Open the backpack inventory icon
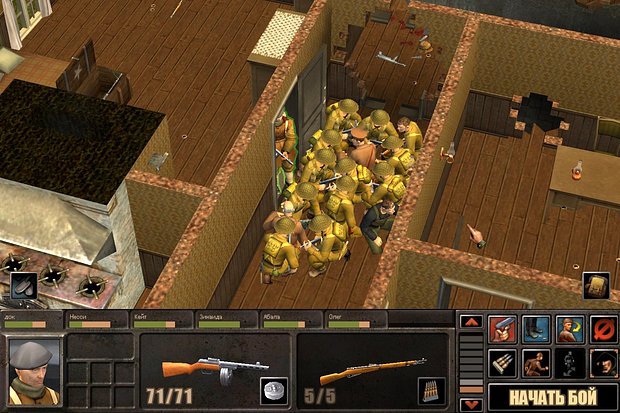The width and height of the screenshot is (620, 413). (596, 286)
